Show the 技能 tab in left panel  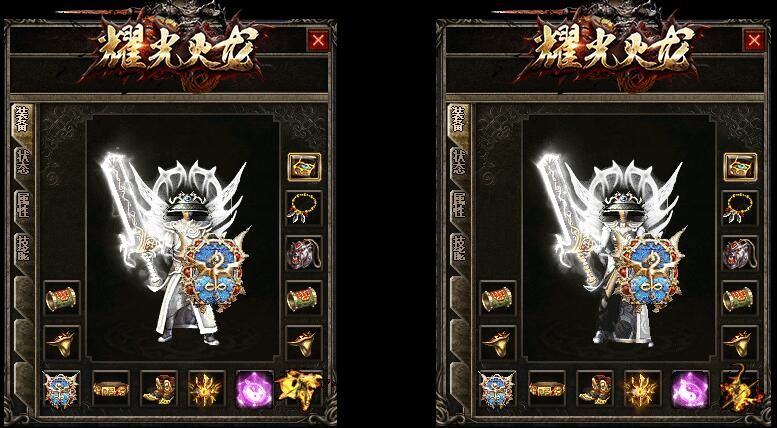22,246
